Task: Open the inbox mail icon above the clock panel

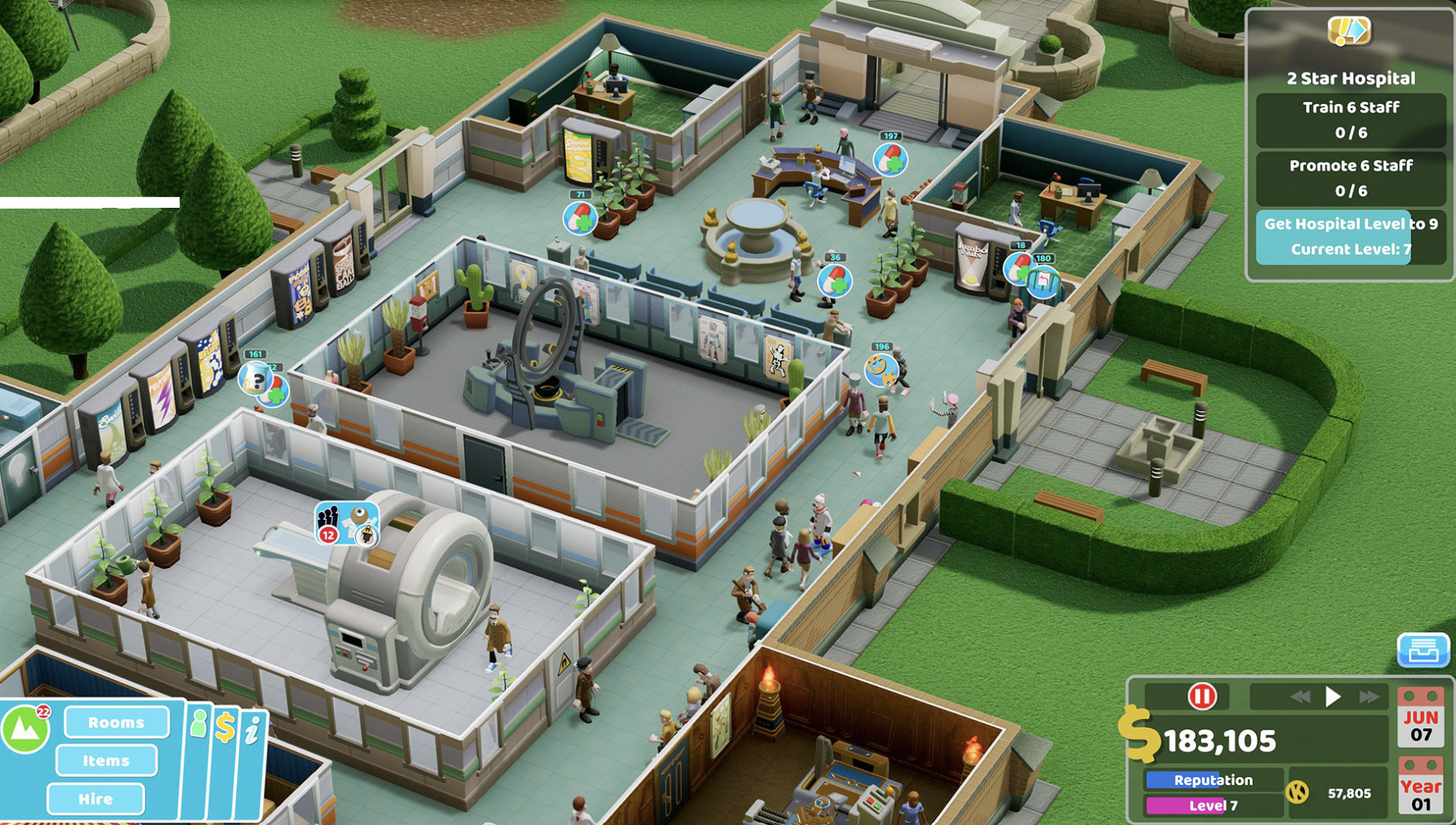Action: [1423, 651]
